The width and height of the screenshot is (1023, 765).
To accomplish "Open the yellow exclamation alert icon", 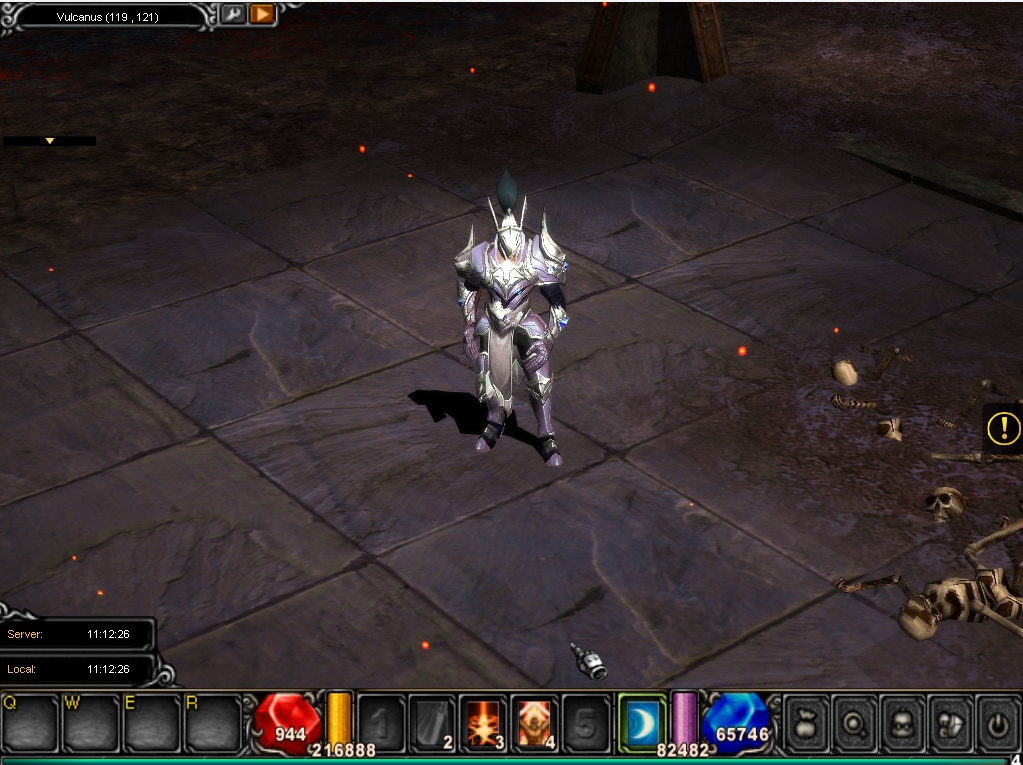I will pos(1002,429).
